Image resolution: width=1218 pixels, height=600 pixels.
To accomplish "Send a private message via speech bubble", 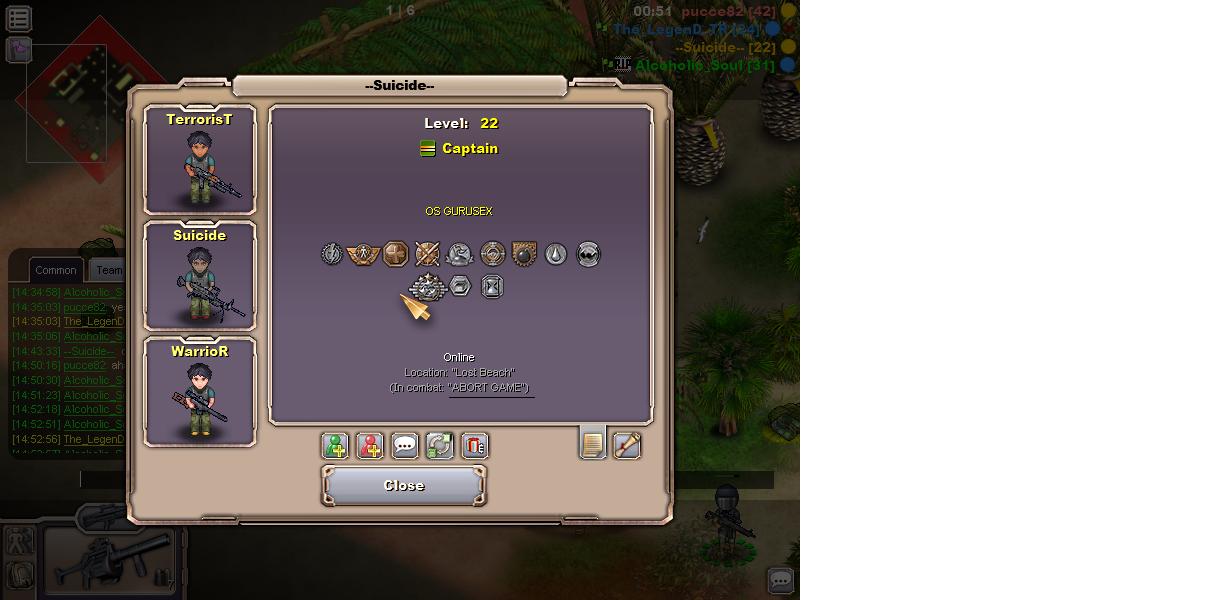I will click(405, 446).
